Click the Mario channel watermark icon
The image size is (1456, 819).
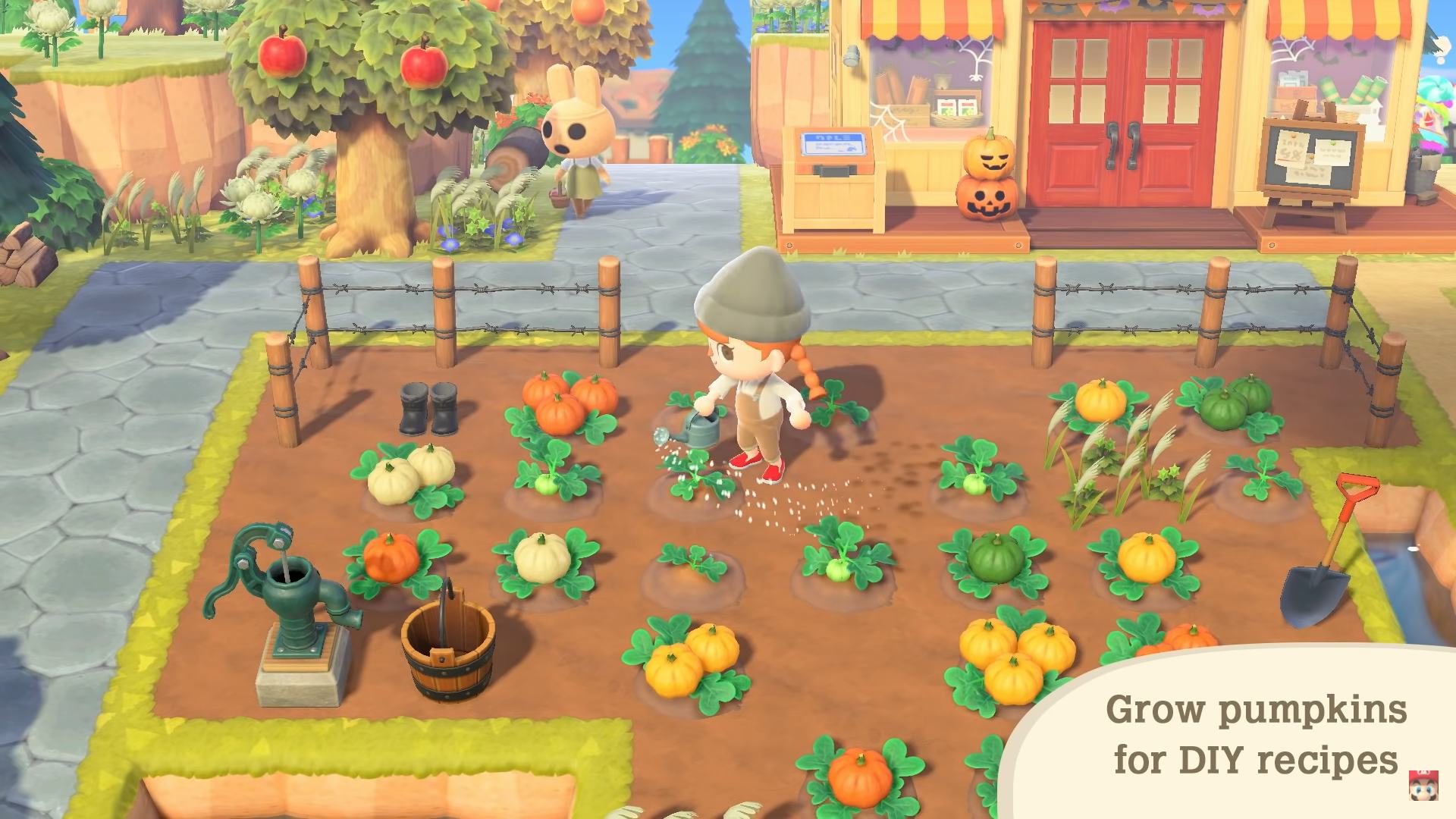[1423, 786]
